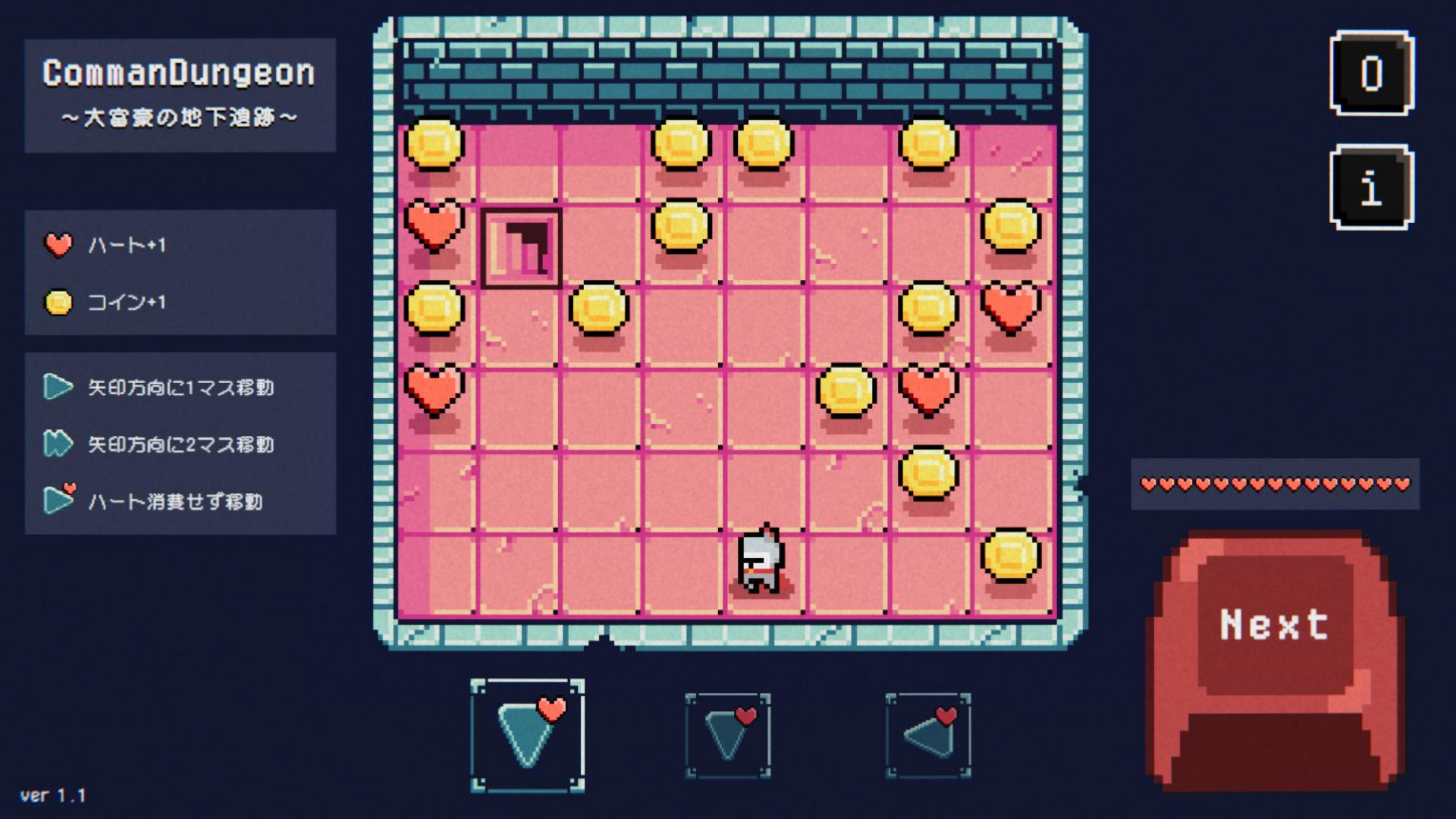Pick the left-arrow heart command card
The height and width of the screenshot is (819, 1456).
coord(930,733)
